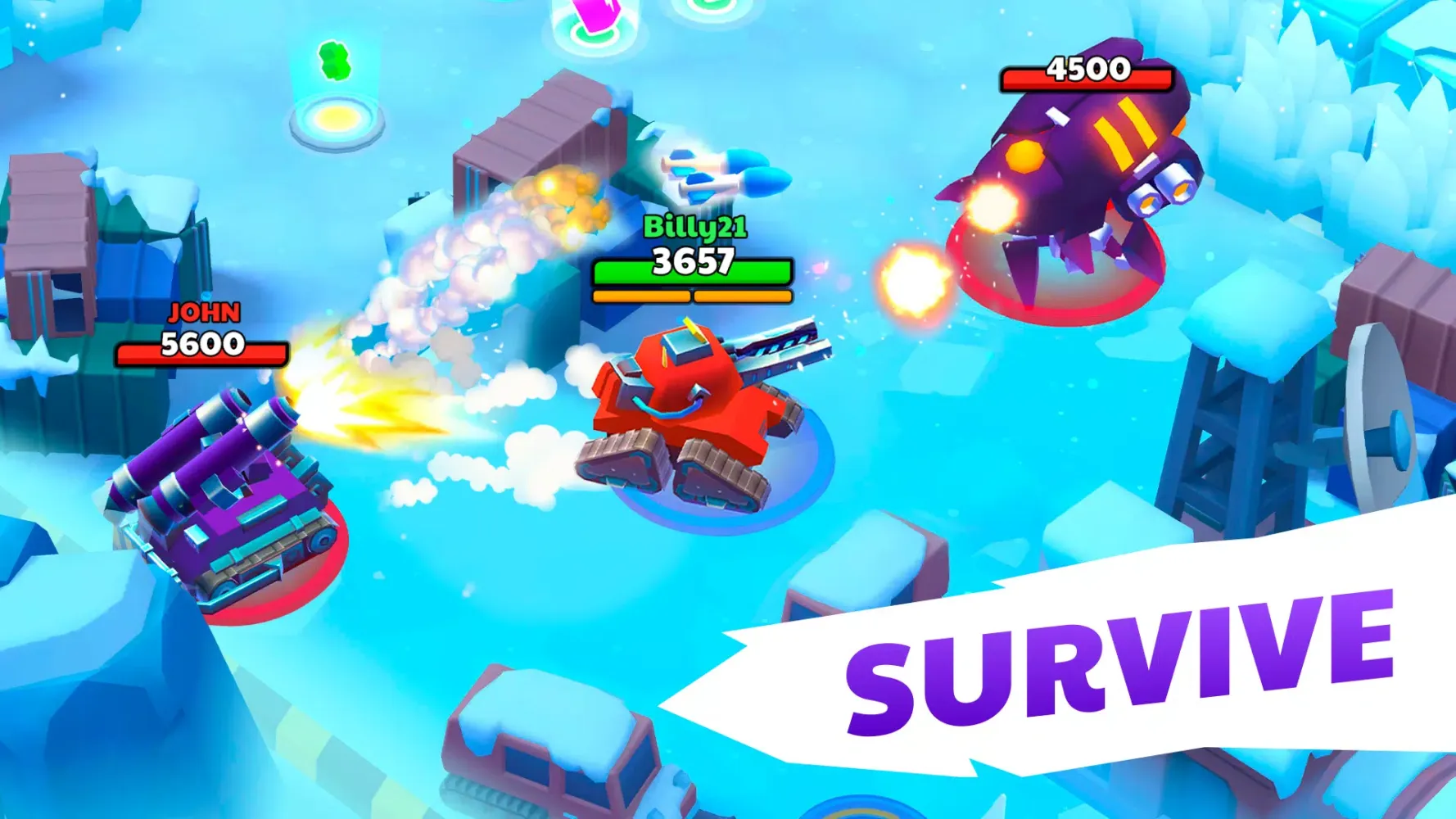Viewport: 1456px width, 819px height.
Task: Click the JOHN name label
Action: point(203,314)
